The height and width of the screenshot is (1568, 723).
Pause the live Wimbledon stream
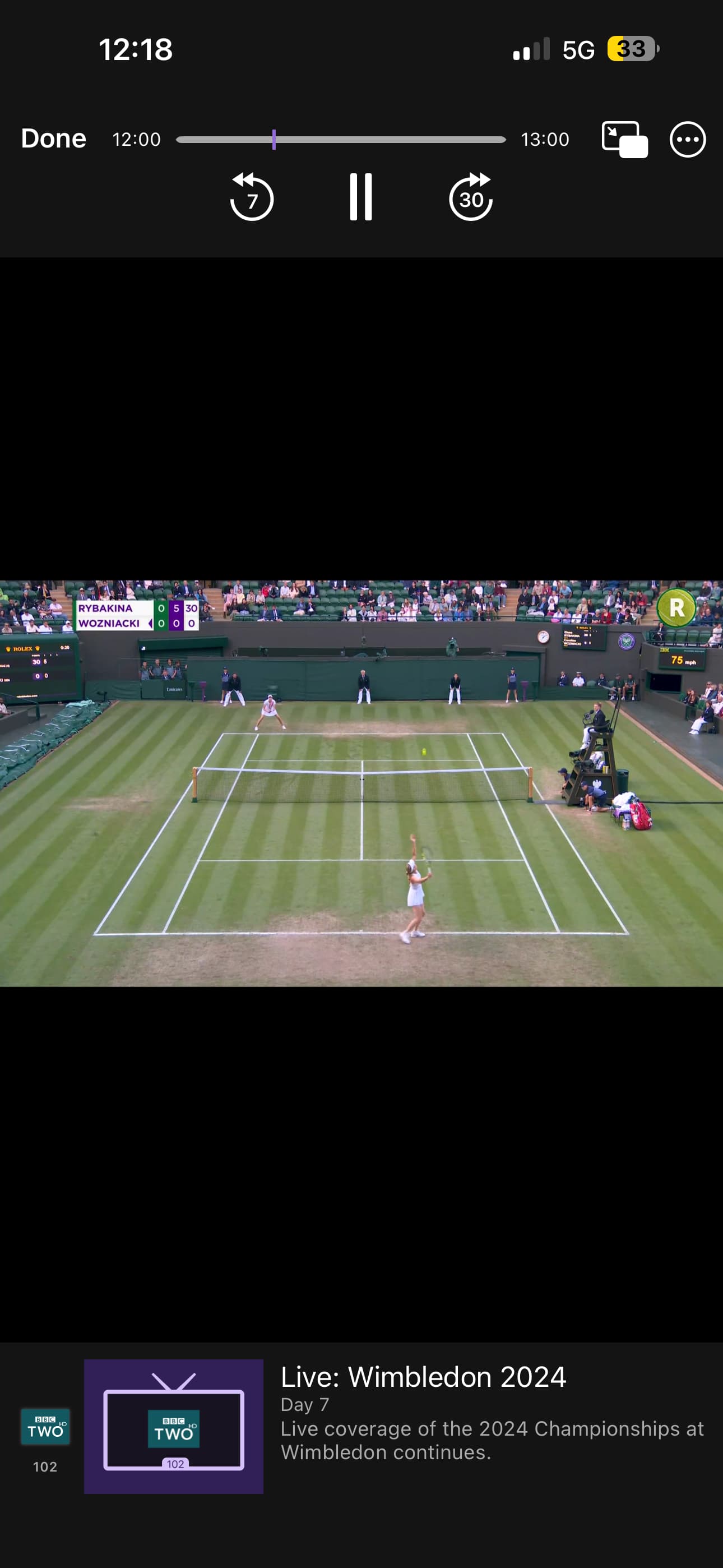pyautogui.click(x=361, y=197)
